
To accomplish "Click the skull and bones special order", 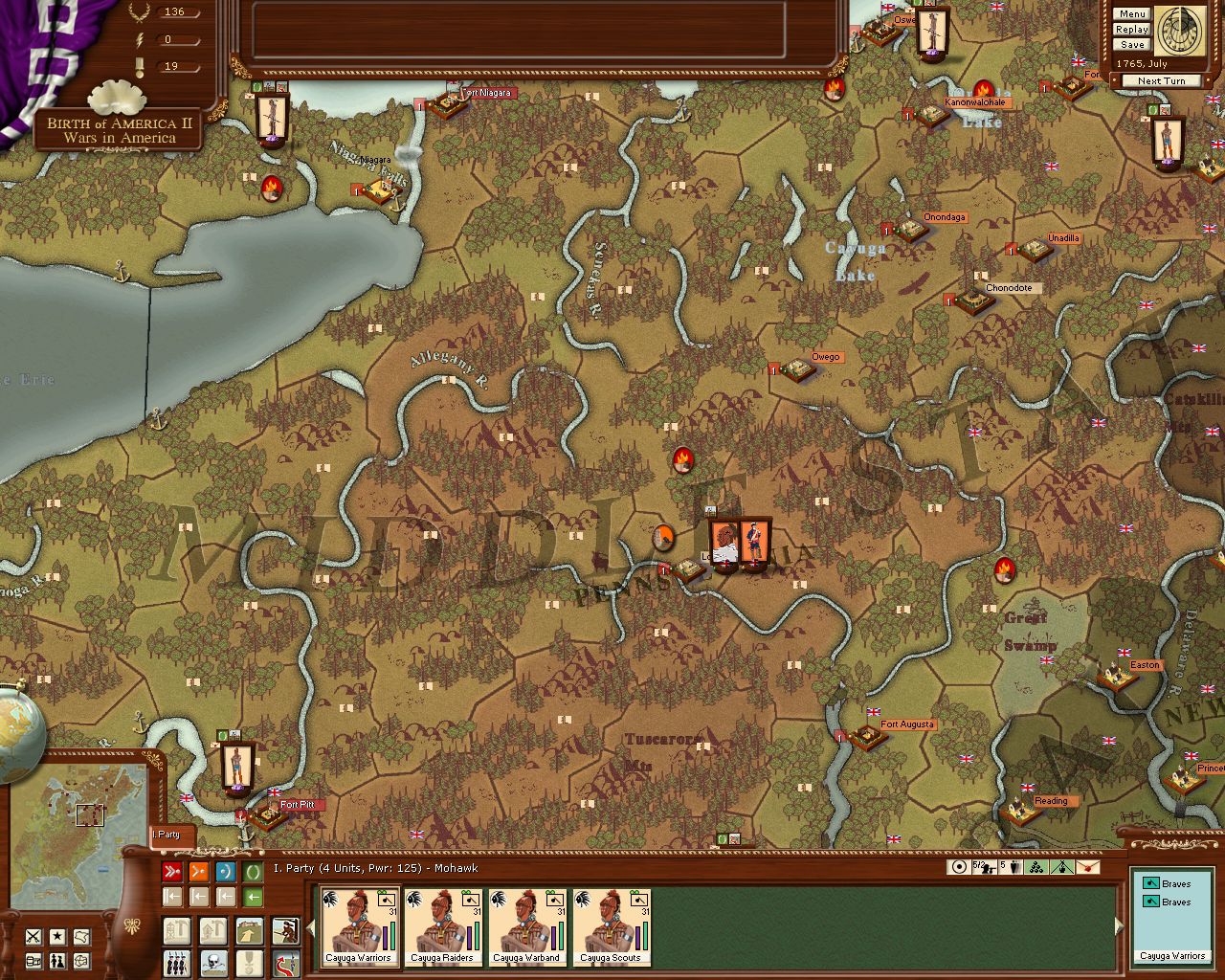I will pos(212,962).
